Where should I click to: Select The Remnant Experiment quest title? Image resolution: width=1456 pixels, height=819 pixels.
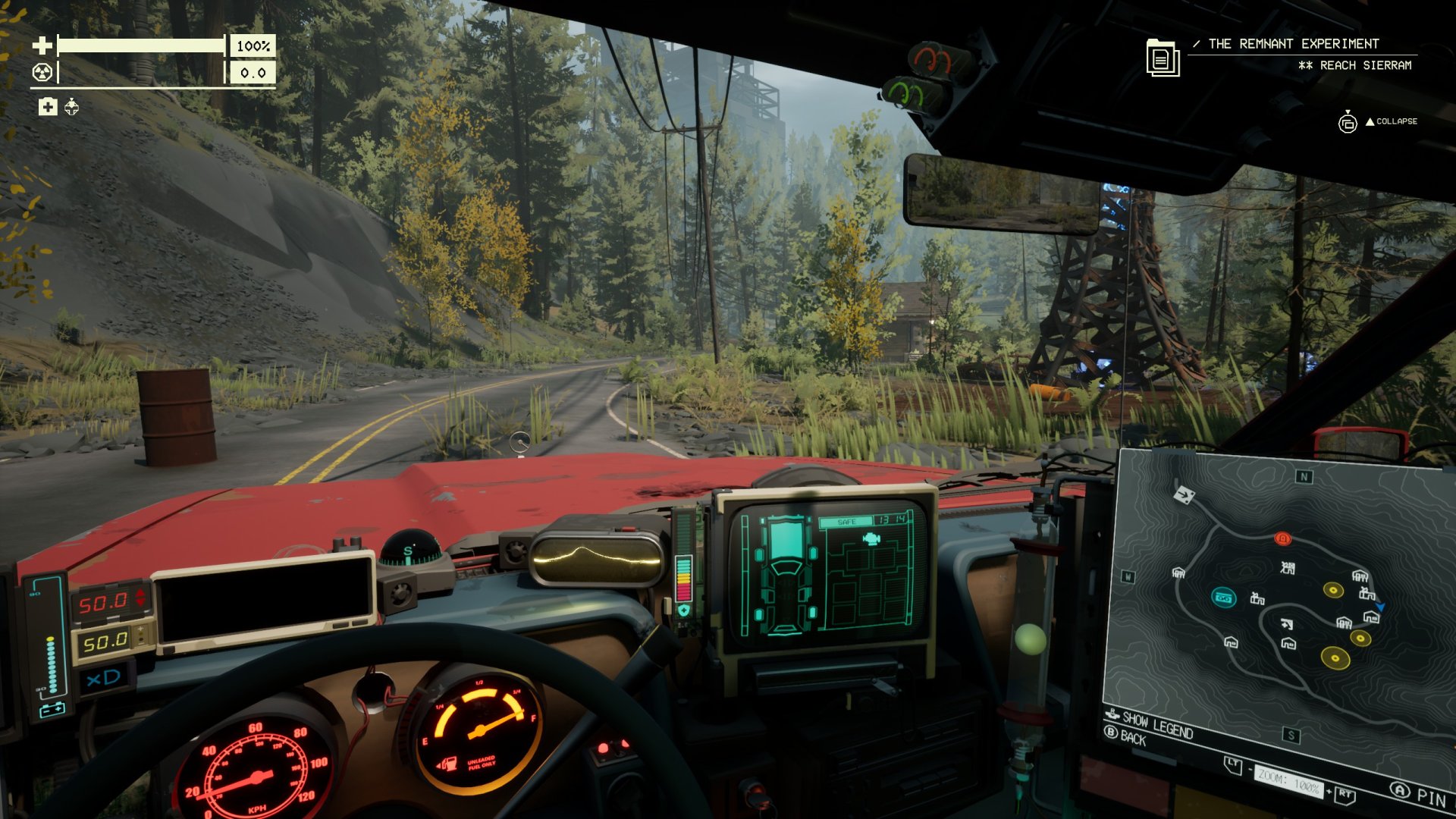pyautogui.click(x=1293, y=44)
